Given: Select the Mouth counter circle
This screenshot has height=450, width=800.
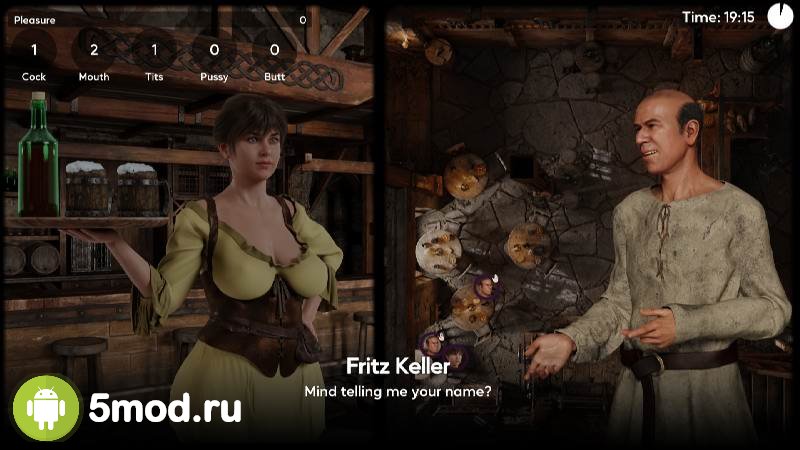Looking at the screenshot, I should click(x=94, y=49).
